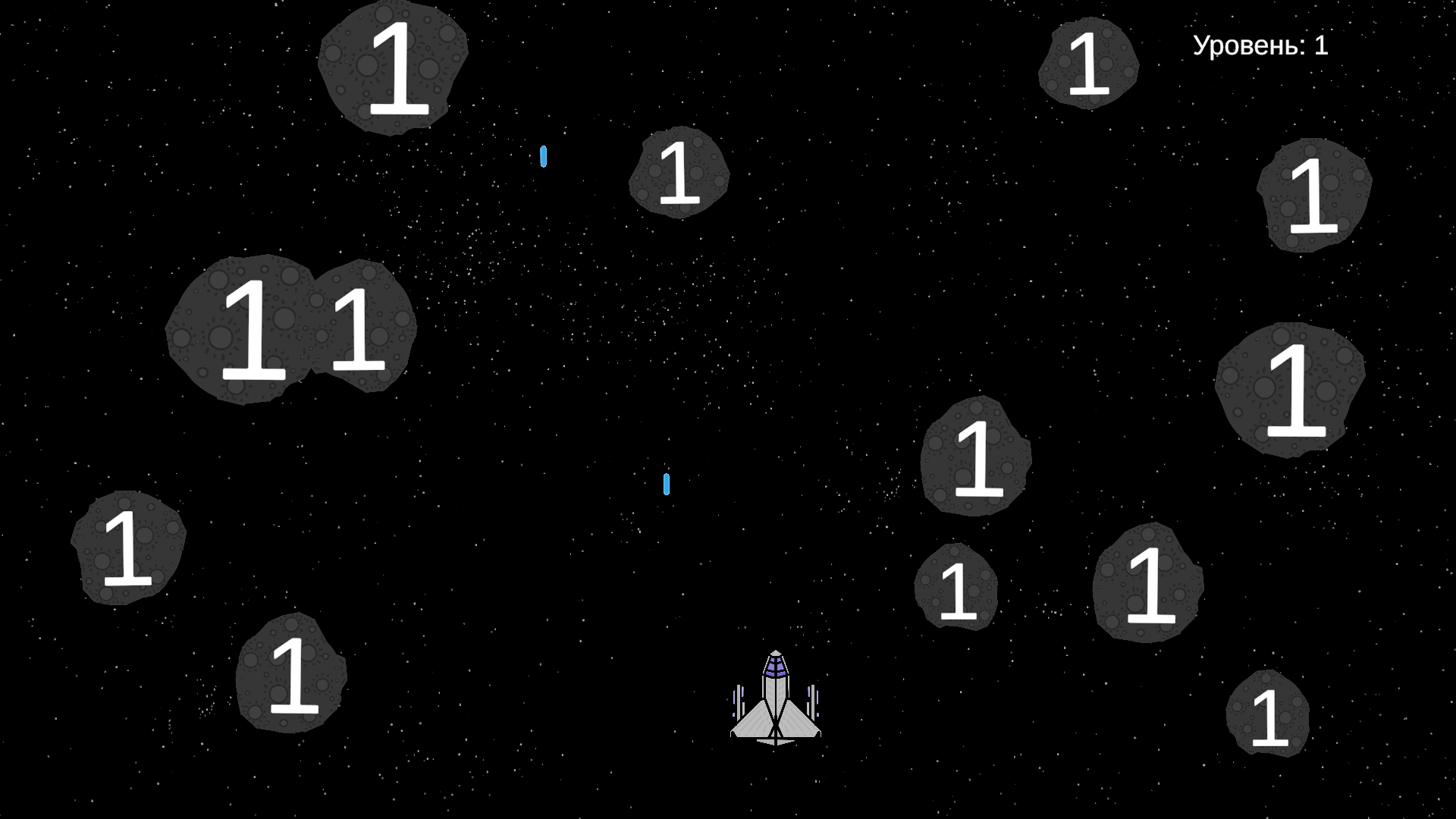Click the blue projectile in the screen center
The width and height of the screenshot is (1456, 819).
pos(667,484)
